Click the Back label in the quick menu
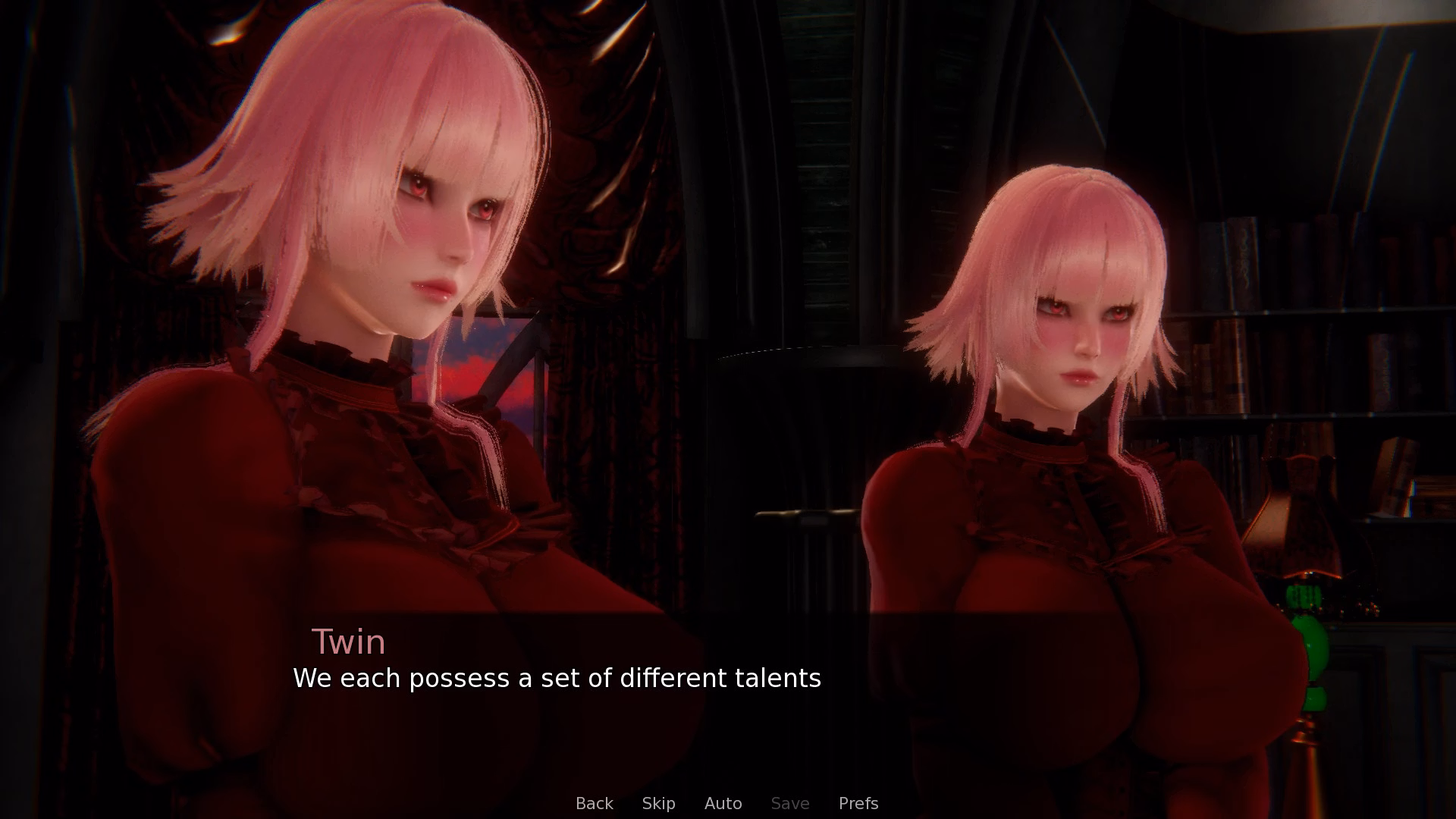 tap(595, 803)
